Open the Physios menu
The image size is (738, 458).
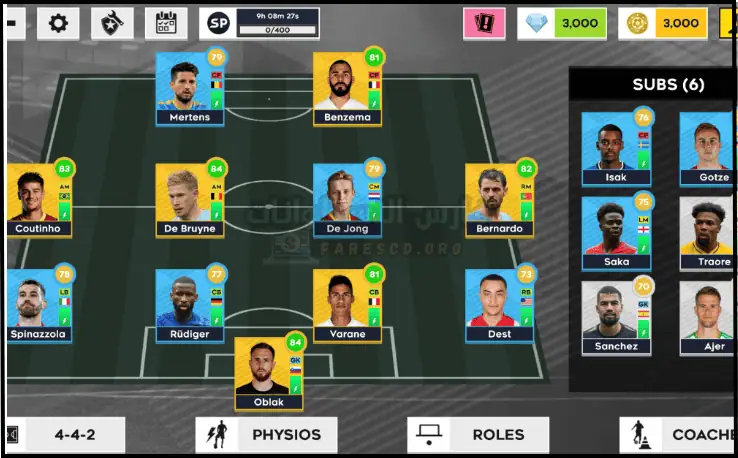(x=266, y=435)
